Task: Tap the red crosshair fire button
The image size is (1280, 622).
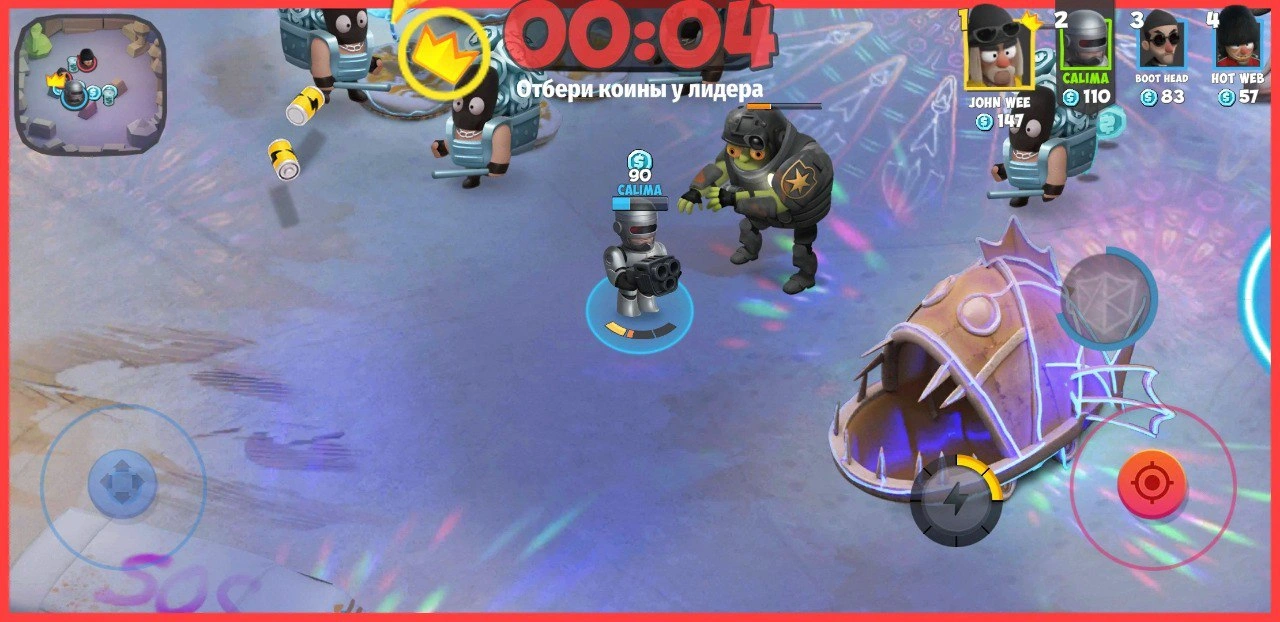Action: (1152, 485)
